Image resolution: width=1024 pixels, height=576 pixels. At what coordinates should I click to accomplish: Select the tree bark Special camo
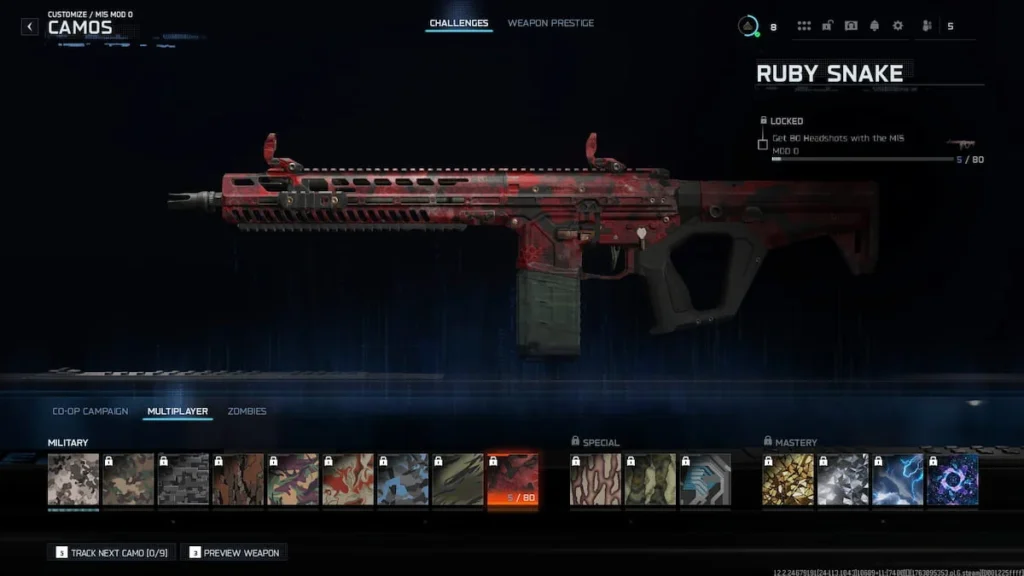[595, 479]
